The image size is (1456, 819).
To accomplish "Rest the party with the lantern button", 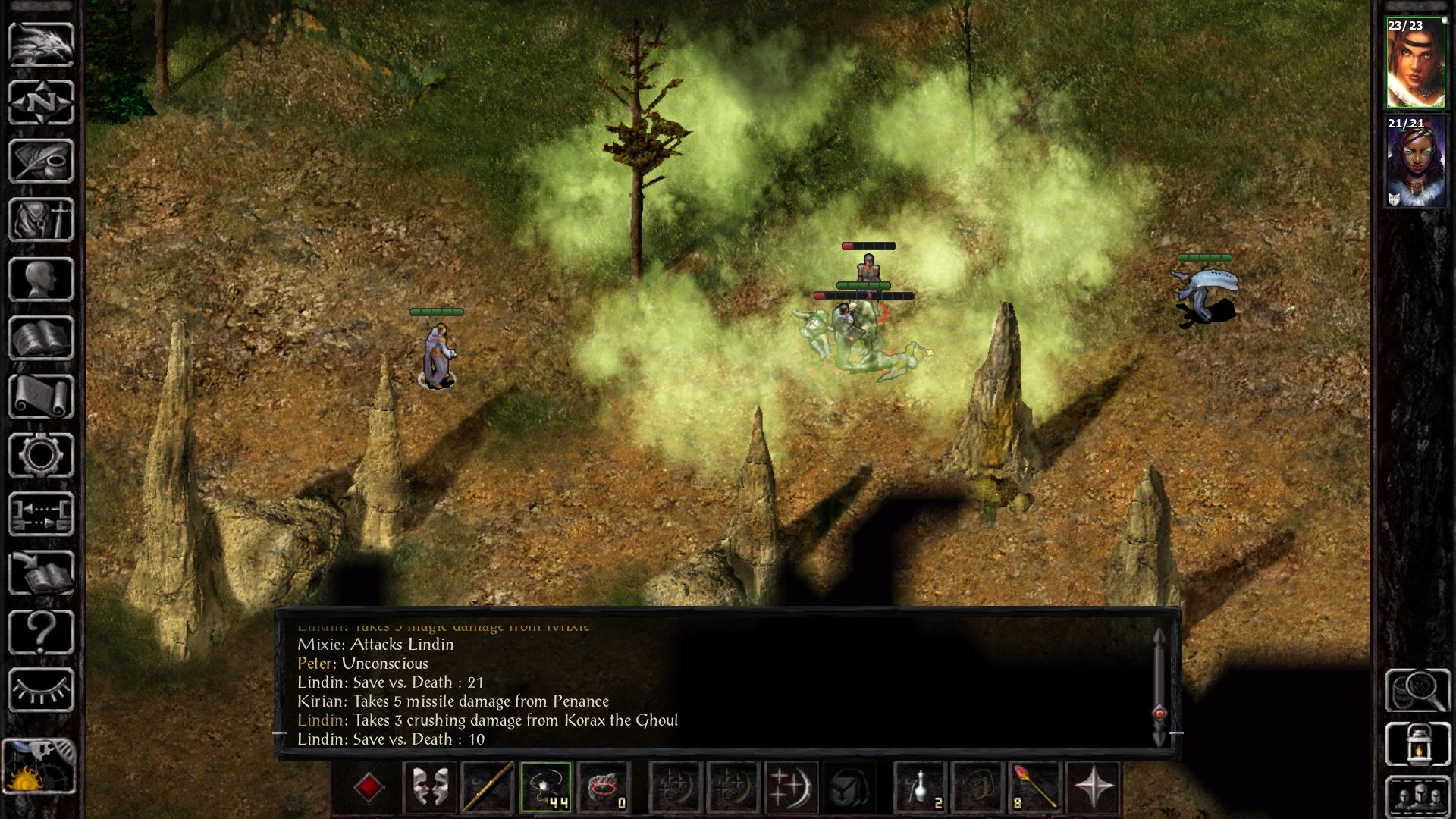I will [1417, 744].
